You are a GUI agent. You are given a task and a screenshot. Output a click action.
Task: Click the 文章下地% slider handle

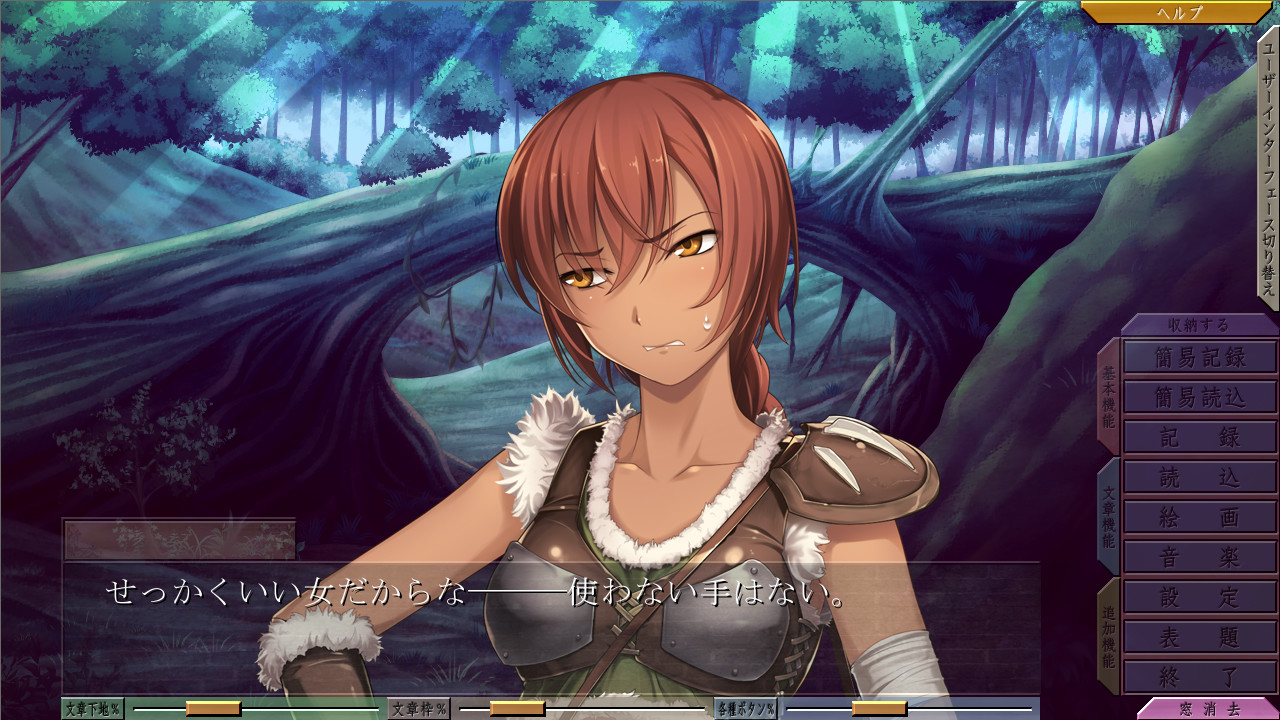pyautogui.click(x=213, y=709)
